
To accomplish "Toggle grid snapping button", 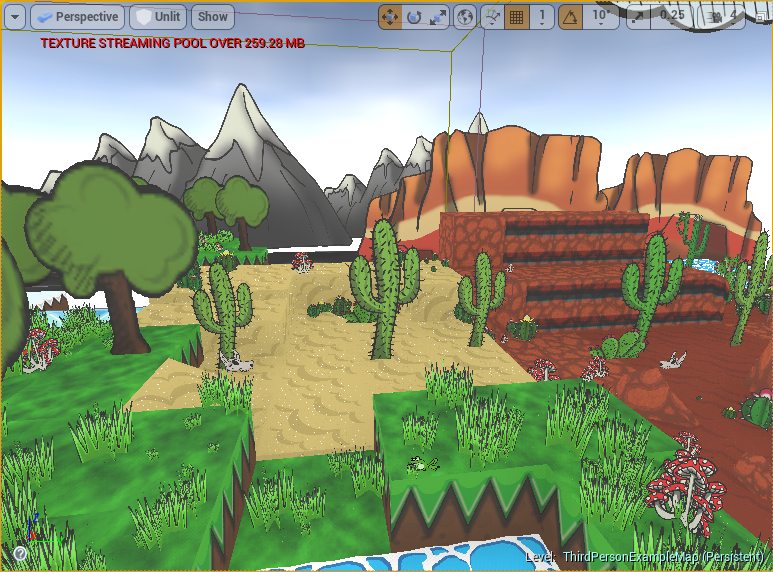I will (x=517, y=17).
